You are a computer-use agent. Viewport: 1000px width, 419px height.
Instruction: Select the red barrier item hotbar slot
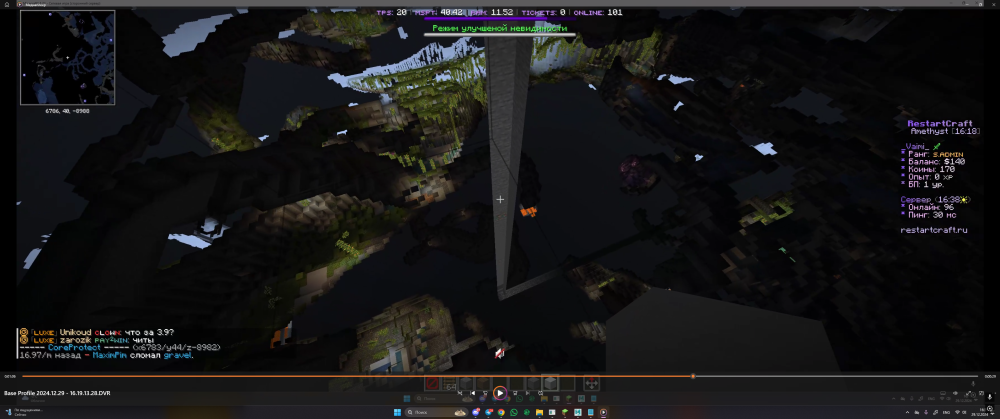click(432, 383)
